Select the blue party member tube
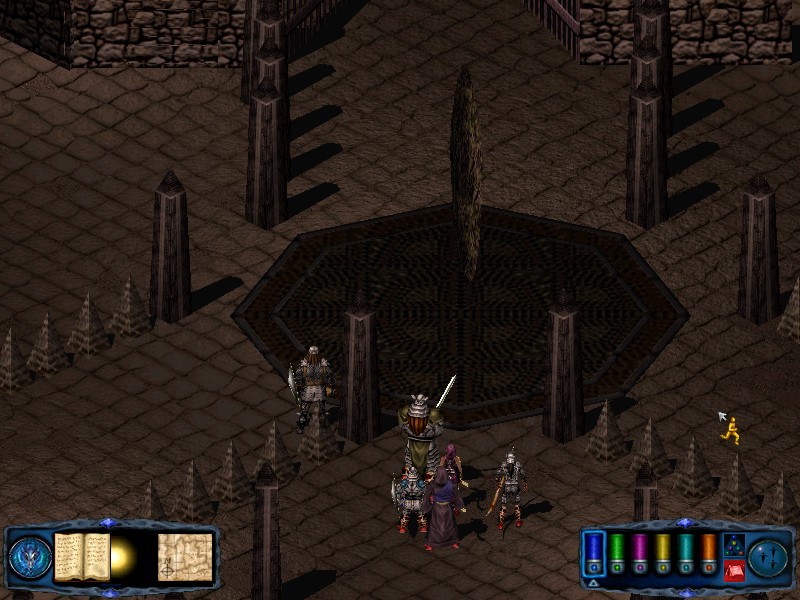 tap(594, 552)
